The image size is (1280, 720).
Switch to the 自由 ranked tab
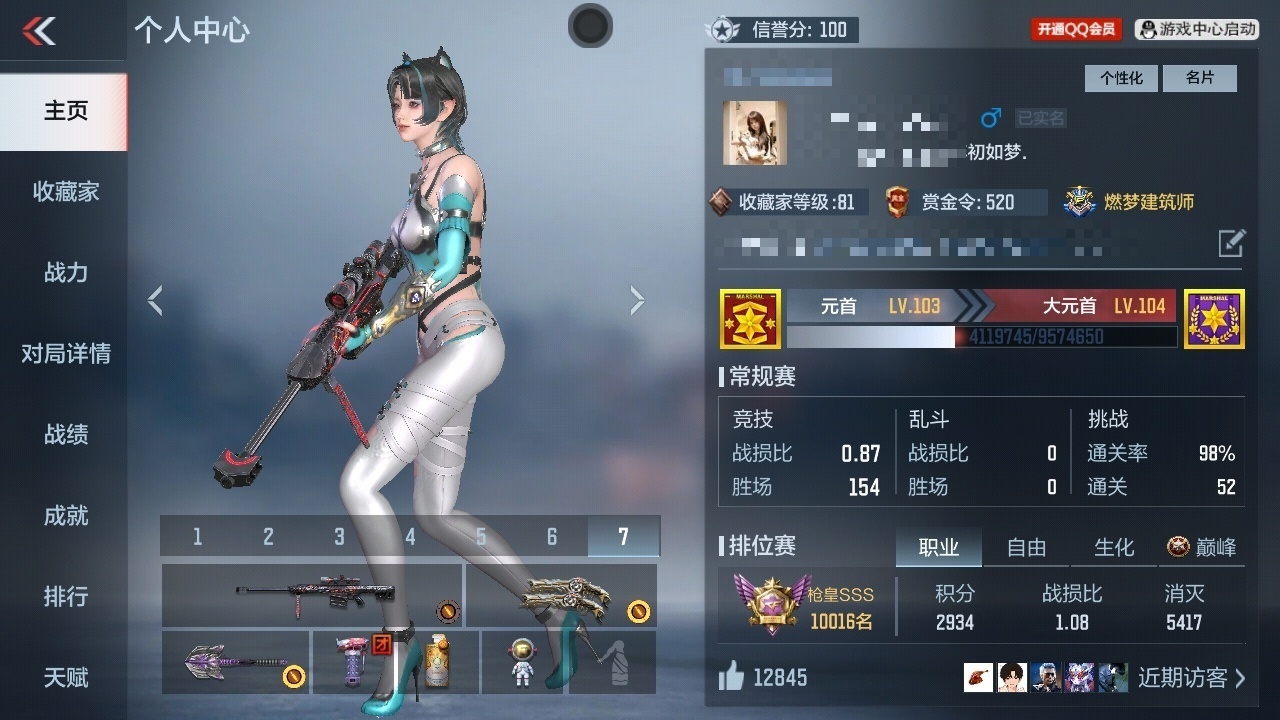click(1026, 548)
